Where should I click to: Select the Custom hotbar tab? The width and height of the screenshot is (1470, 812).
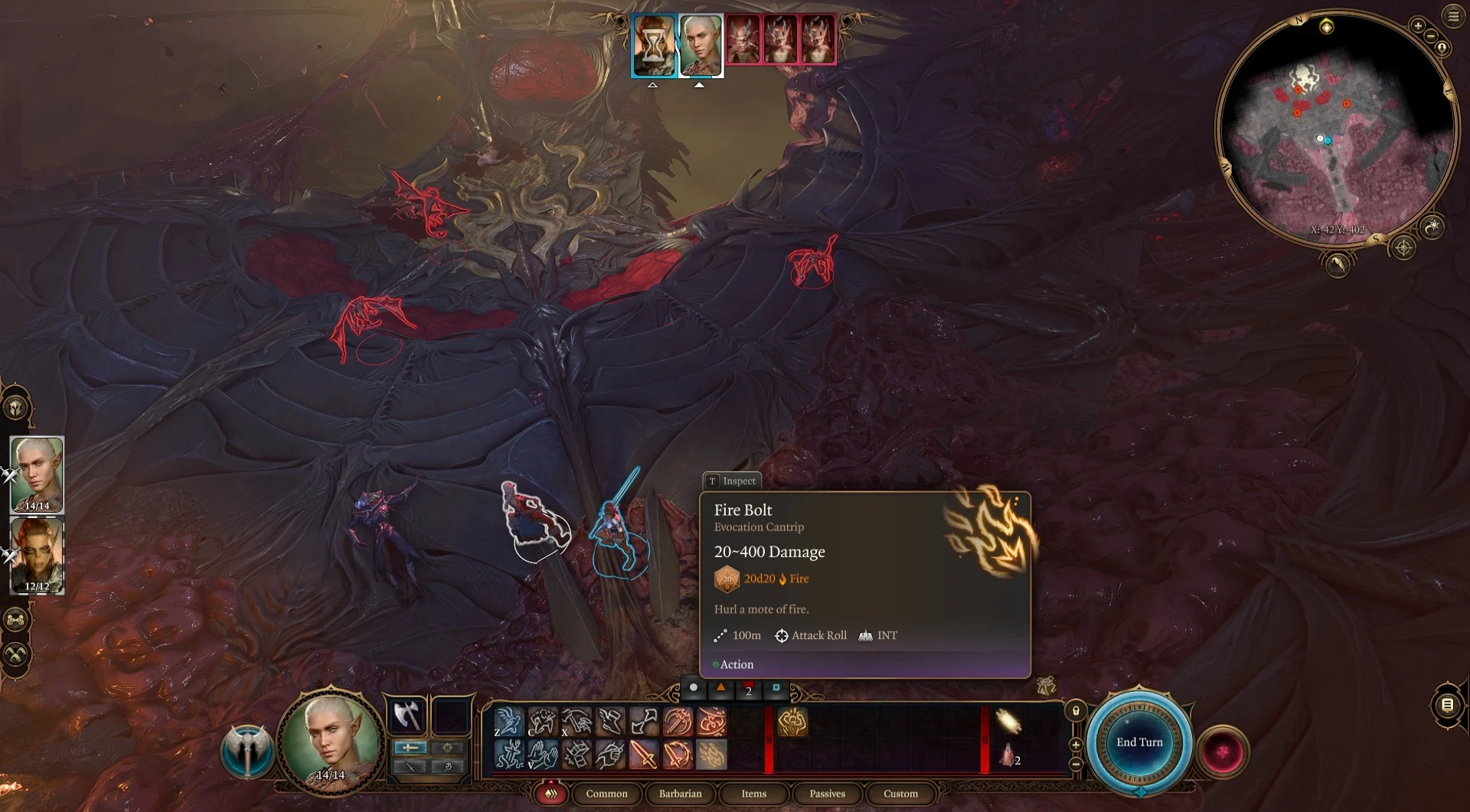click(x=900, y=794)
